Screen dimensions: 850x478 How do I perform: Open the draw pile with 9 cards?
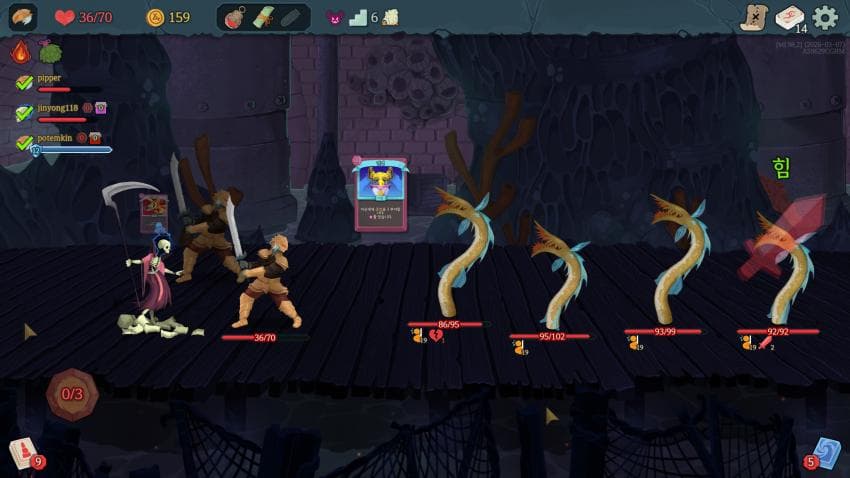(24, 454)
